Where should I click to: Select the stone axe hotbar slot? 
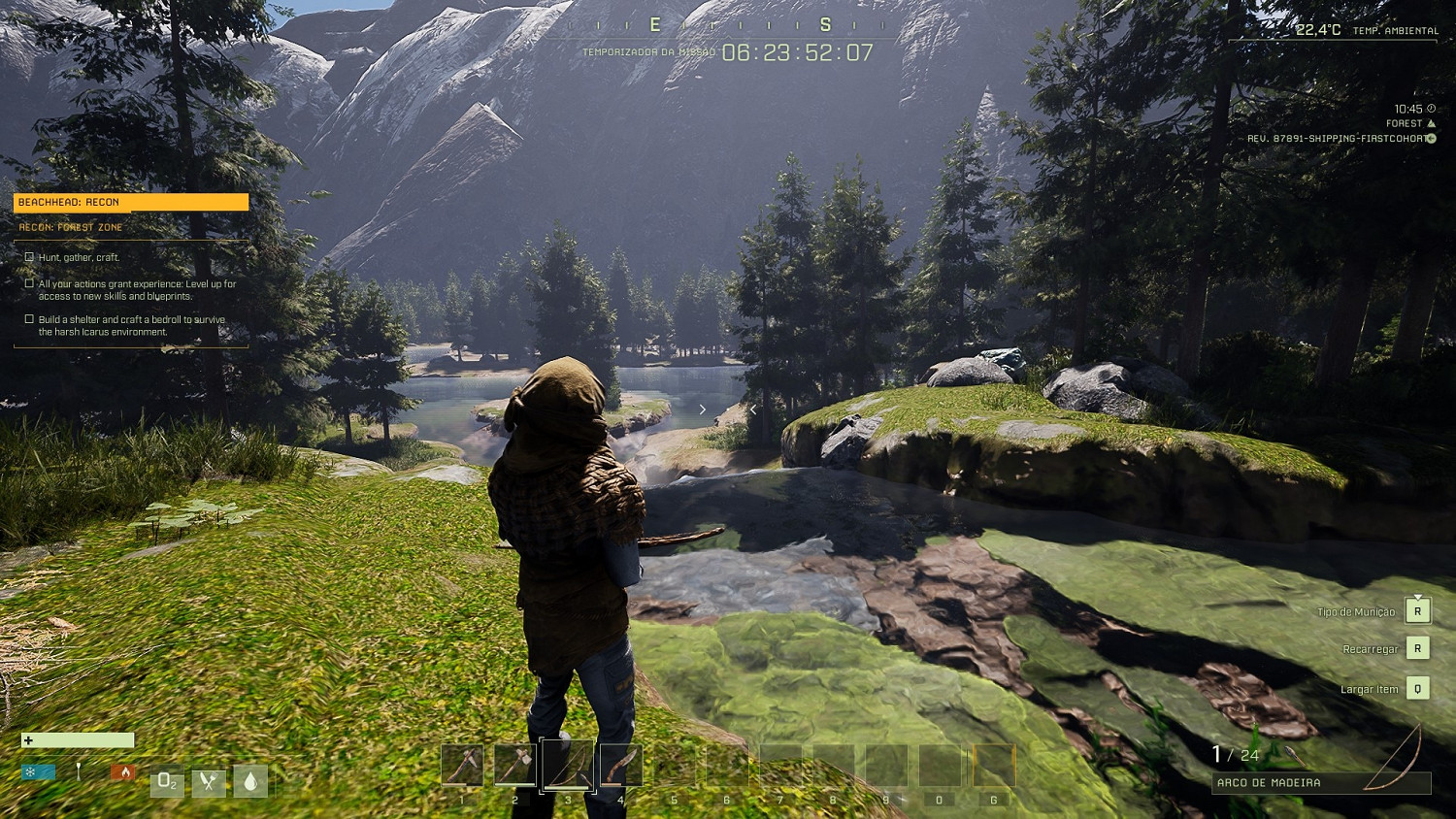coord(514,766)
